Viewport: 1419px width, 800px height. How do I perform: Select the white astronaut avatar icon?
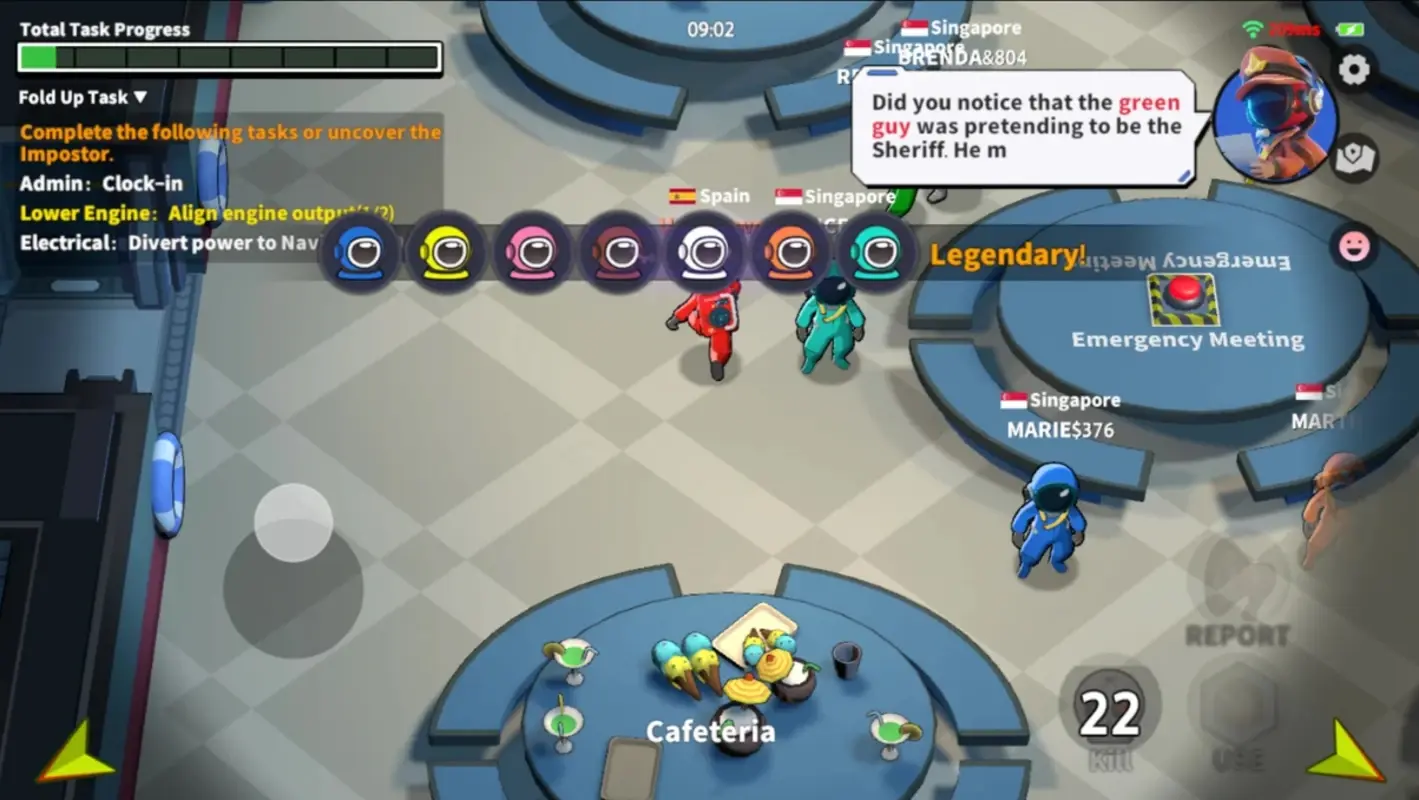704,252
